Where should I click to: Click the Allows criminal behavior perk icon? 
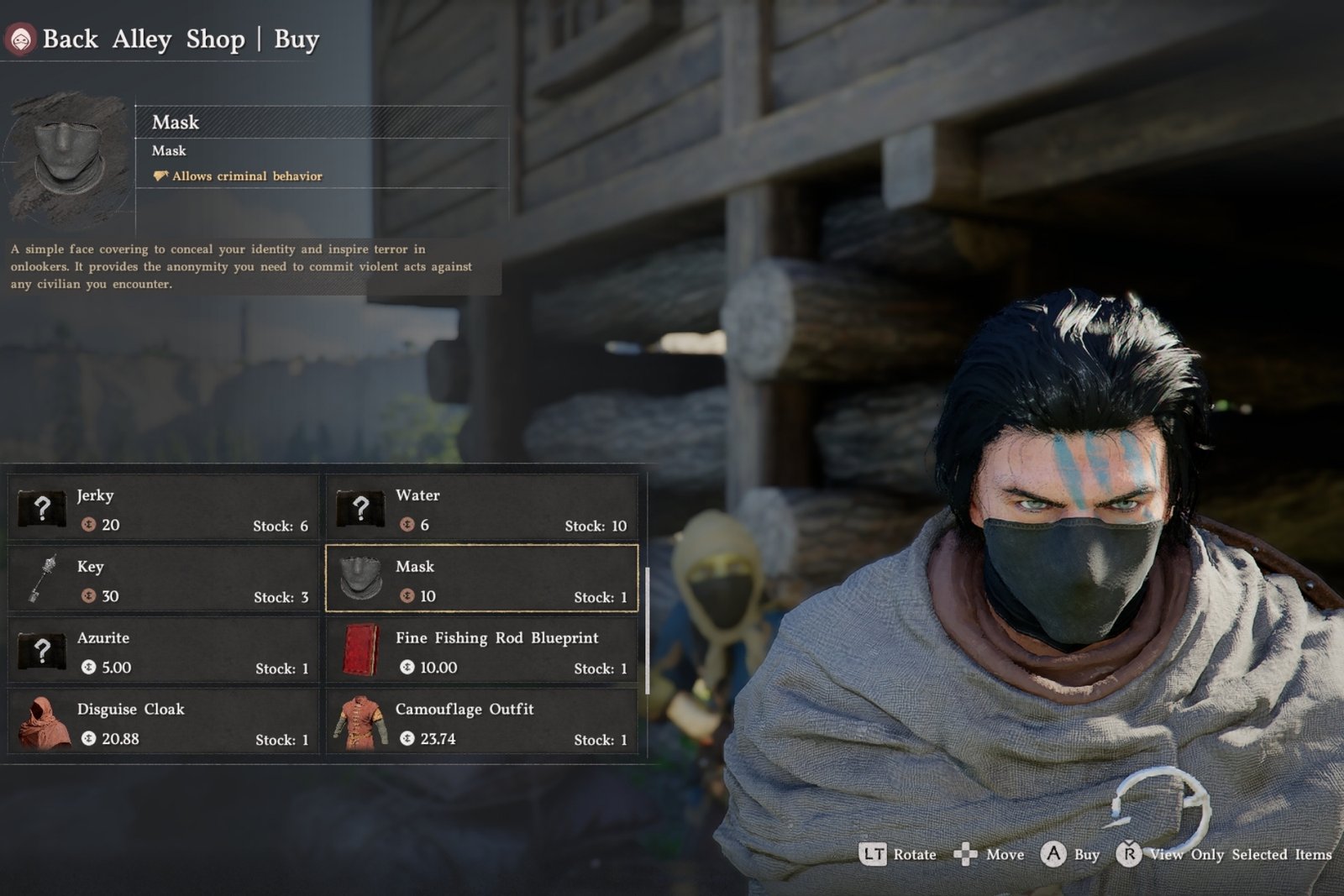pyautogui.click(x=160, y=176)
